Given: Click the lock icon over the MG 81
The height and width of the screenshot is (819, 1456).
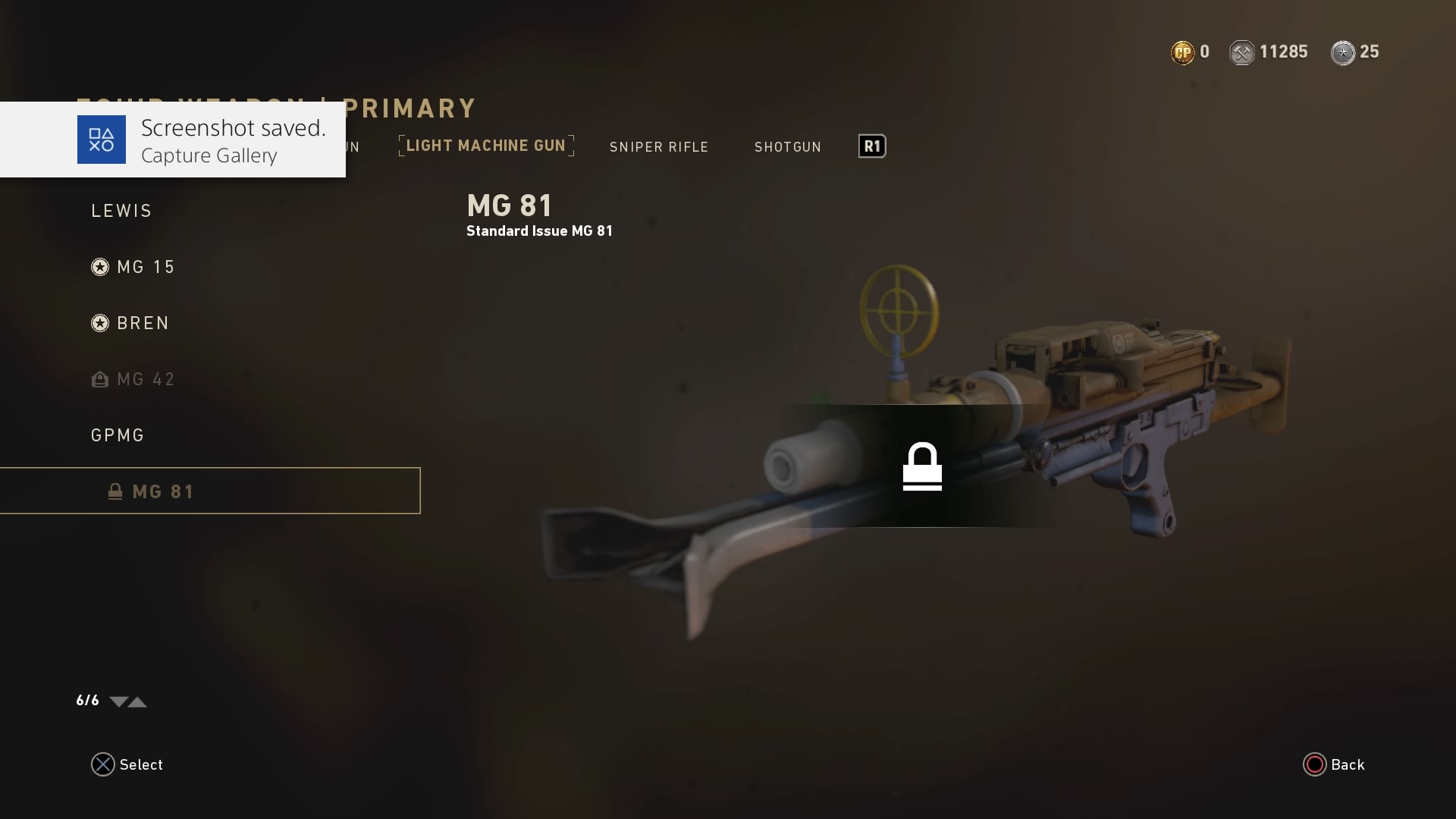Looking at the screenshot, I should click(x=922, y=466).
